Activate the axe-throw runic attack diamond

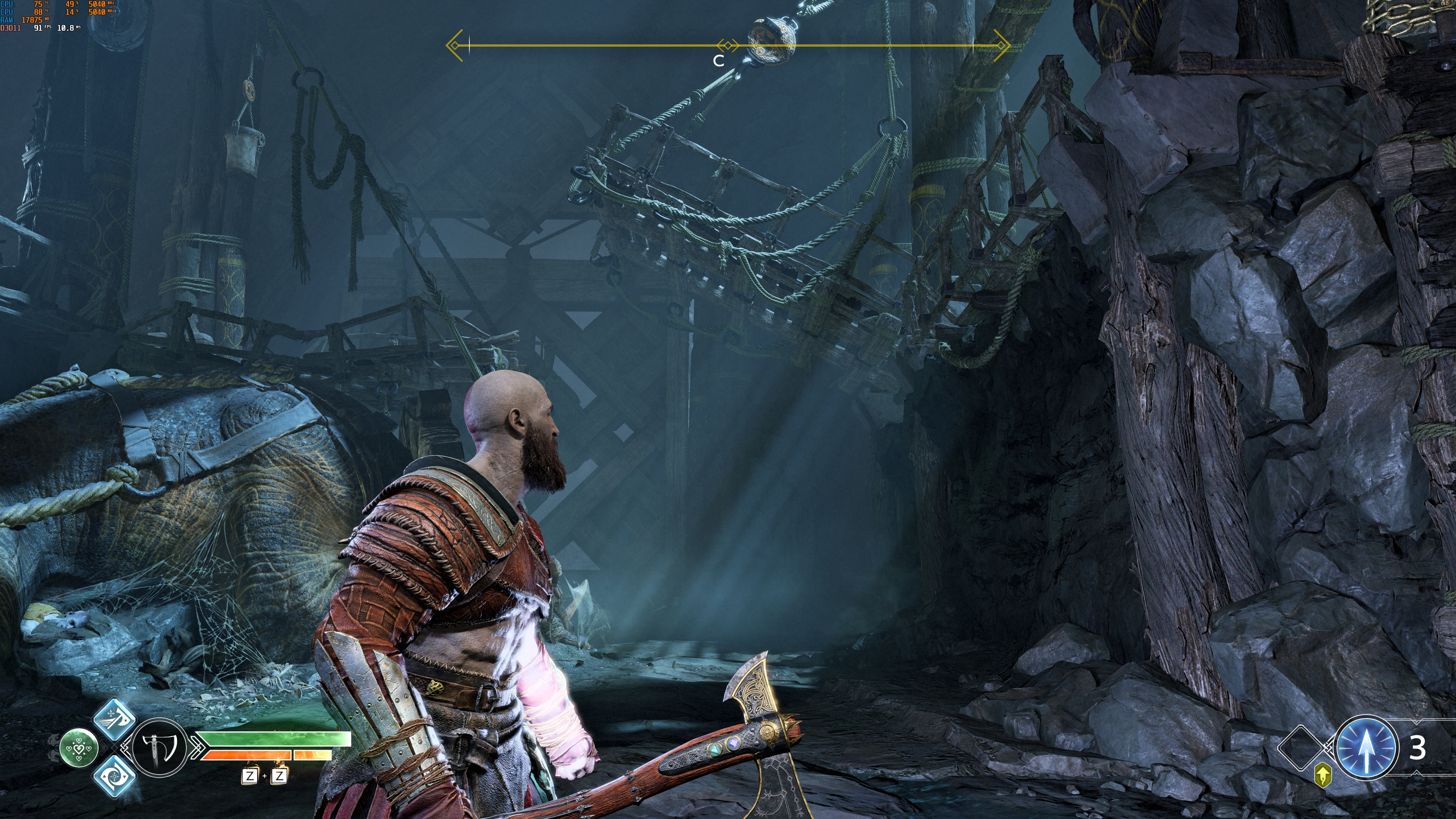coord(114,719)
